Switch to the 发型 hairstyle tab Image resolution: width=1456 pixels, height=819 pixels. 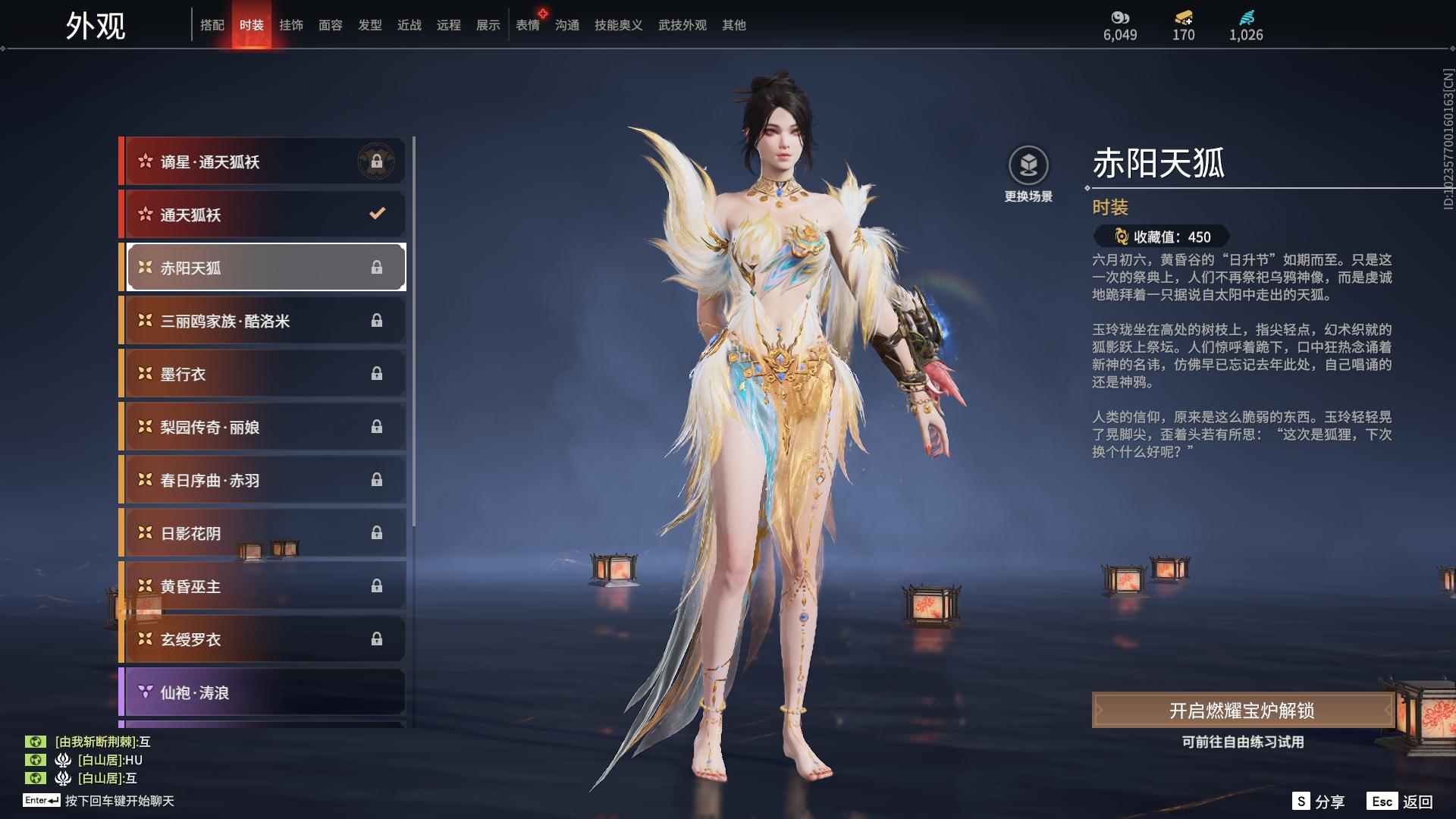(x=369, y=25)
